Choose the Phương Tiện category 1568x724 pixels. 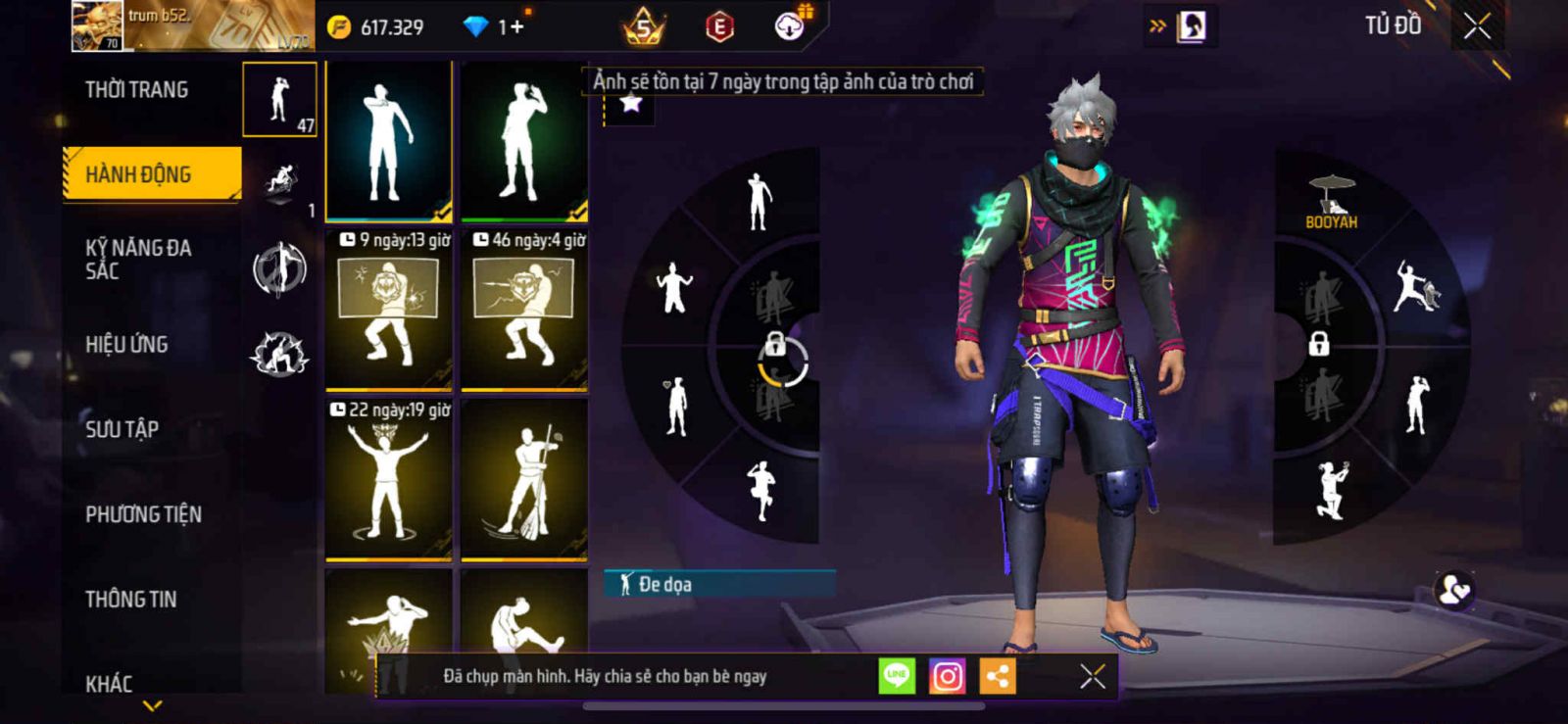tap(143, 514)
